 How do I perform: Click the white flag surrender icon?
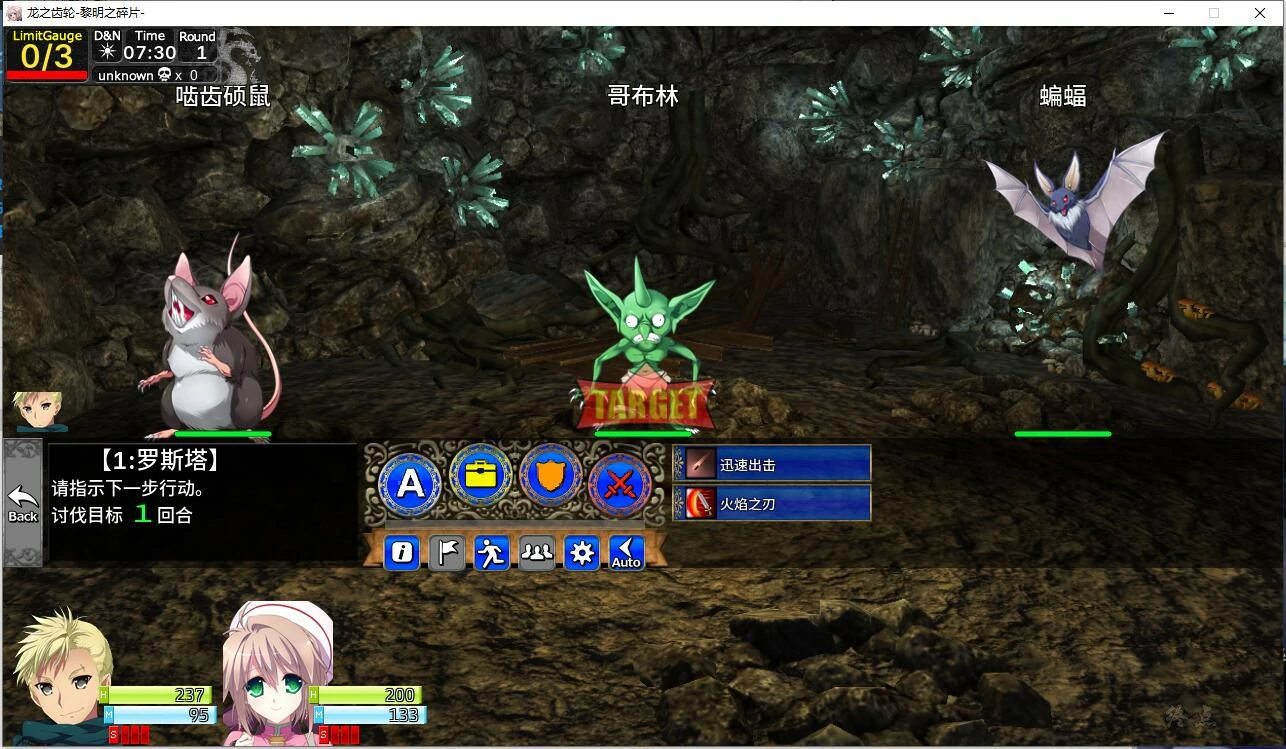(x=446, y=552)
